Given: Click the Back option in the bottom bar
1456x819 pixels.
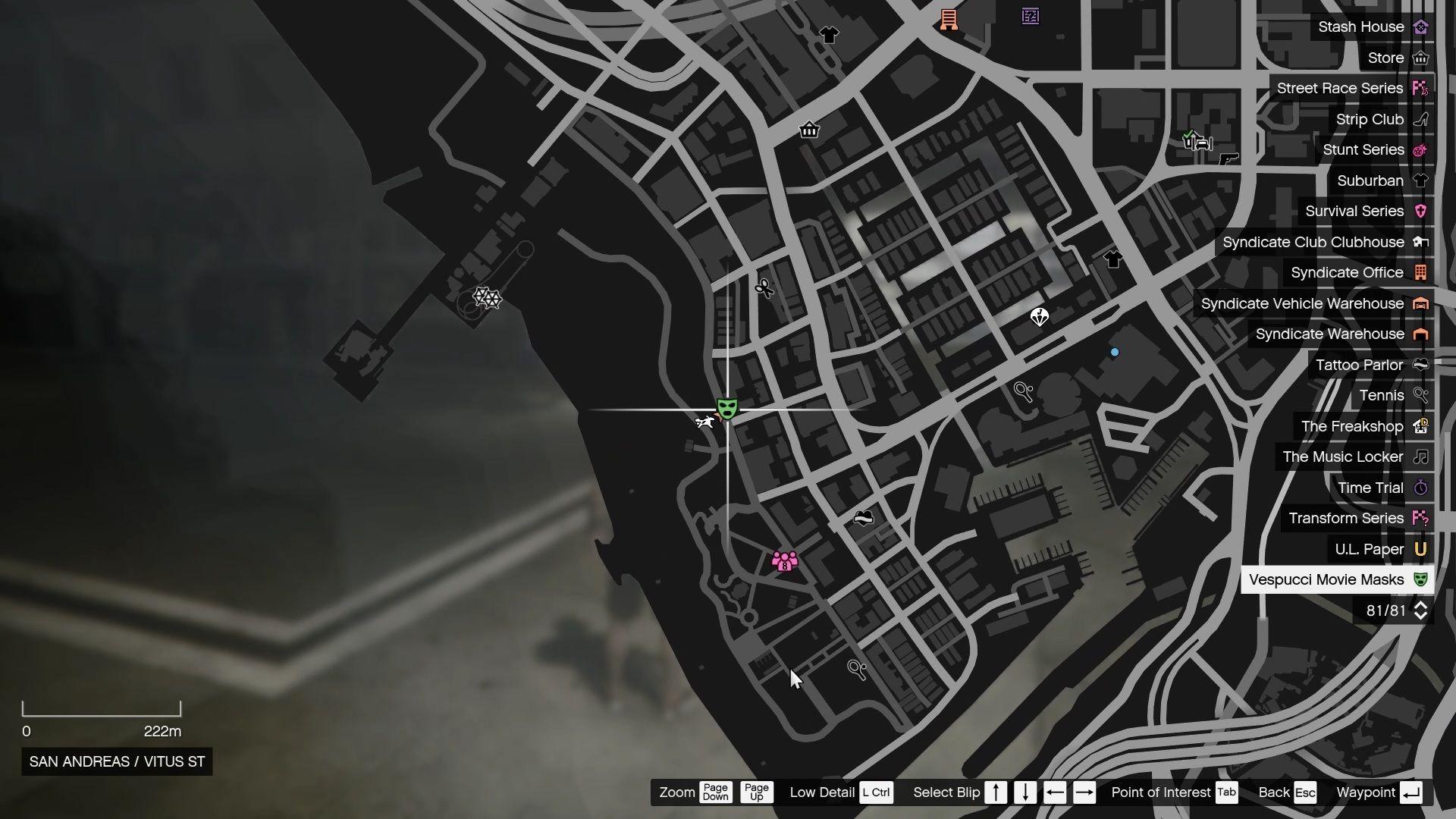Looking at the screenshot, I should 1306,792.
